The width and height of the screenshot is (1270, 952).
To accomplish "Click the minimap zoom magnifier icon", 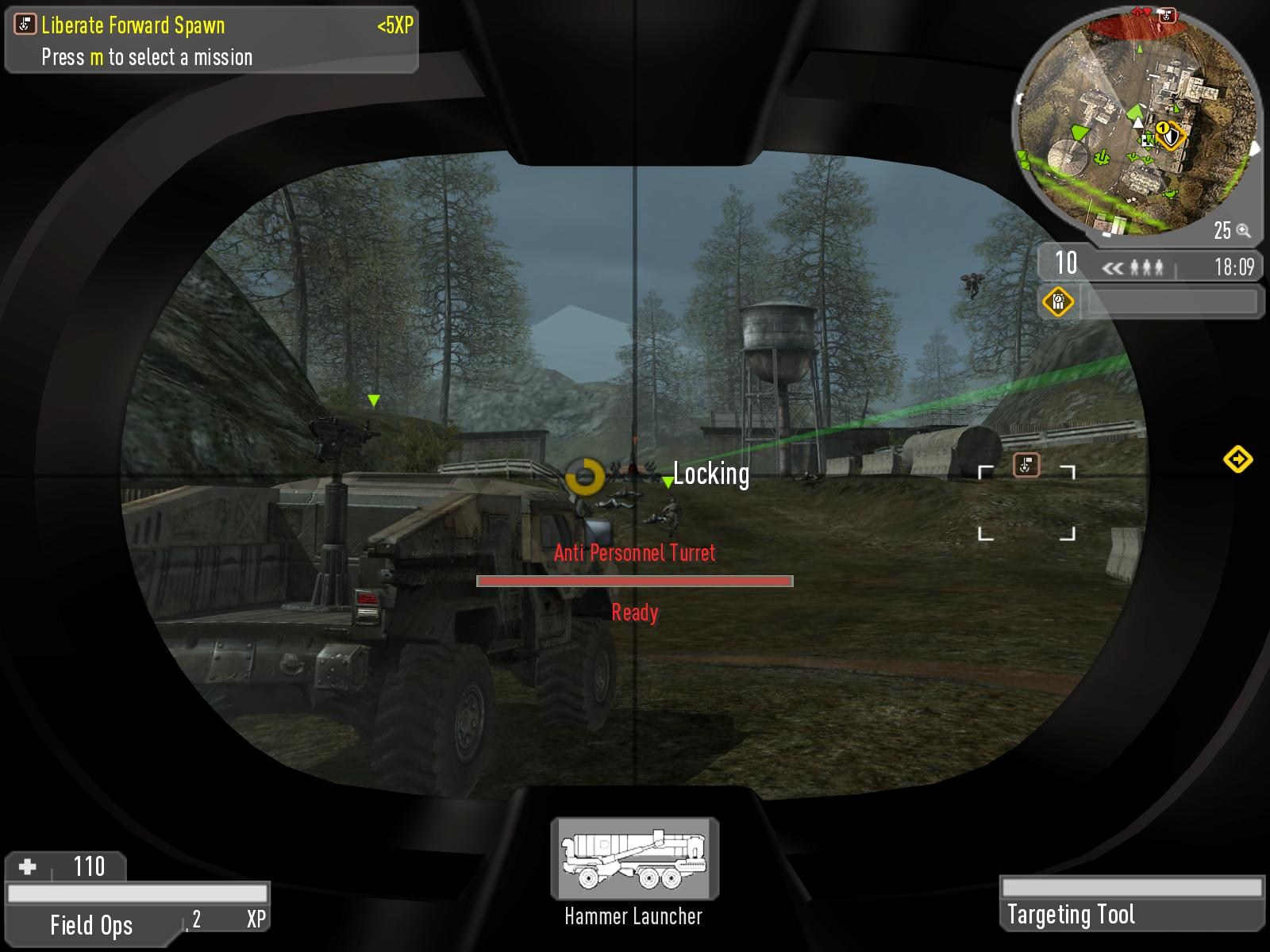I will [x=1243, y=231].
